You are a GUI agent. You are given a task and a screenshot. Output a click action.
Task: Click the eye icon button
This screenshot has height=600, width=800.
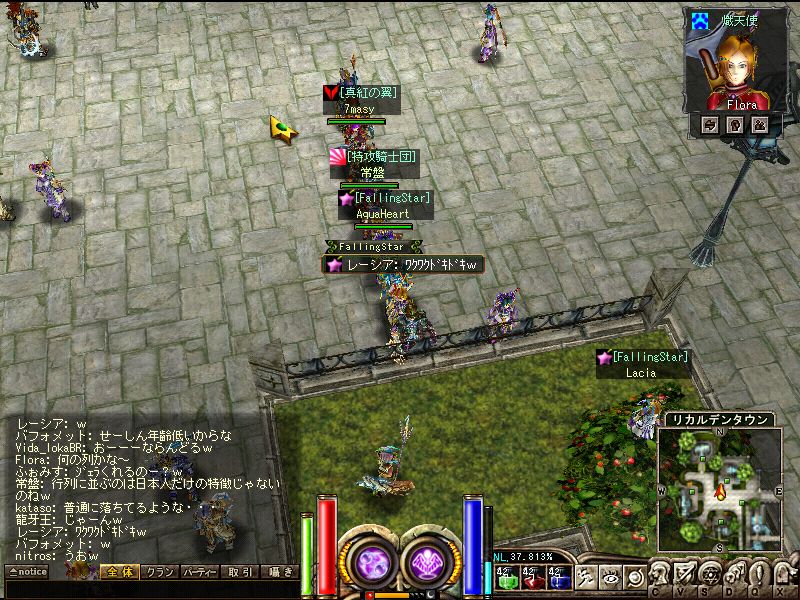pos(610,577)
